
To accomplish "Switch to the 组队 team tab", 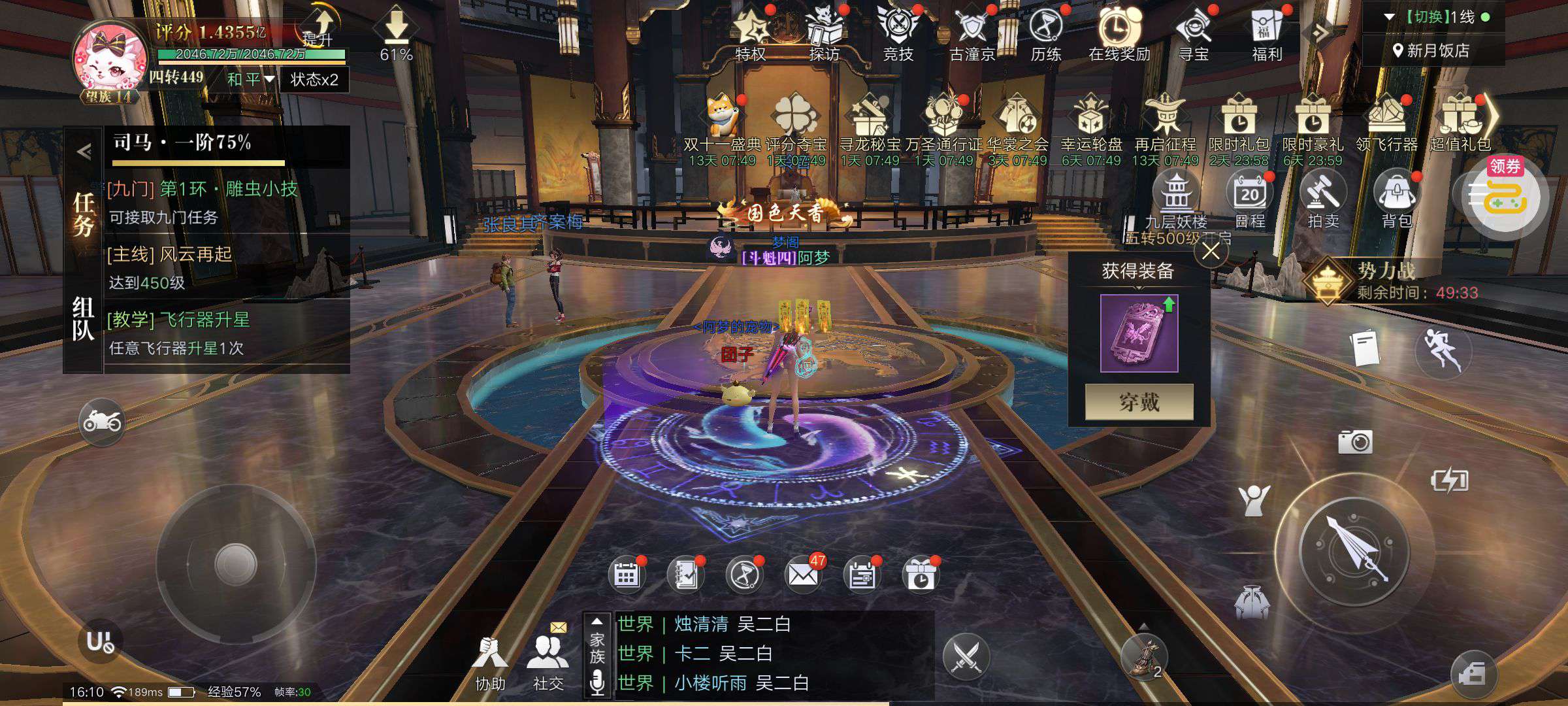I will [84, 318].
